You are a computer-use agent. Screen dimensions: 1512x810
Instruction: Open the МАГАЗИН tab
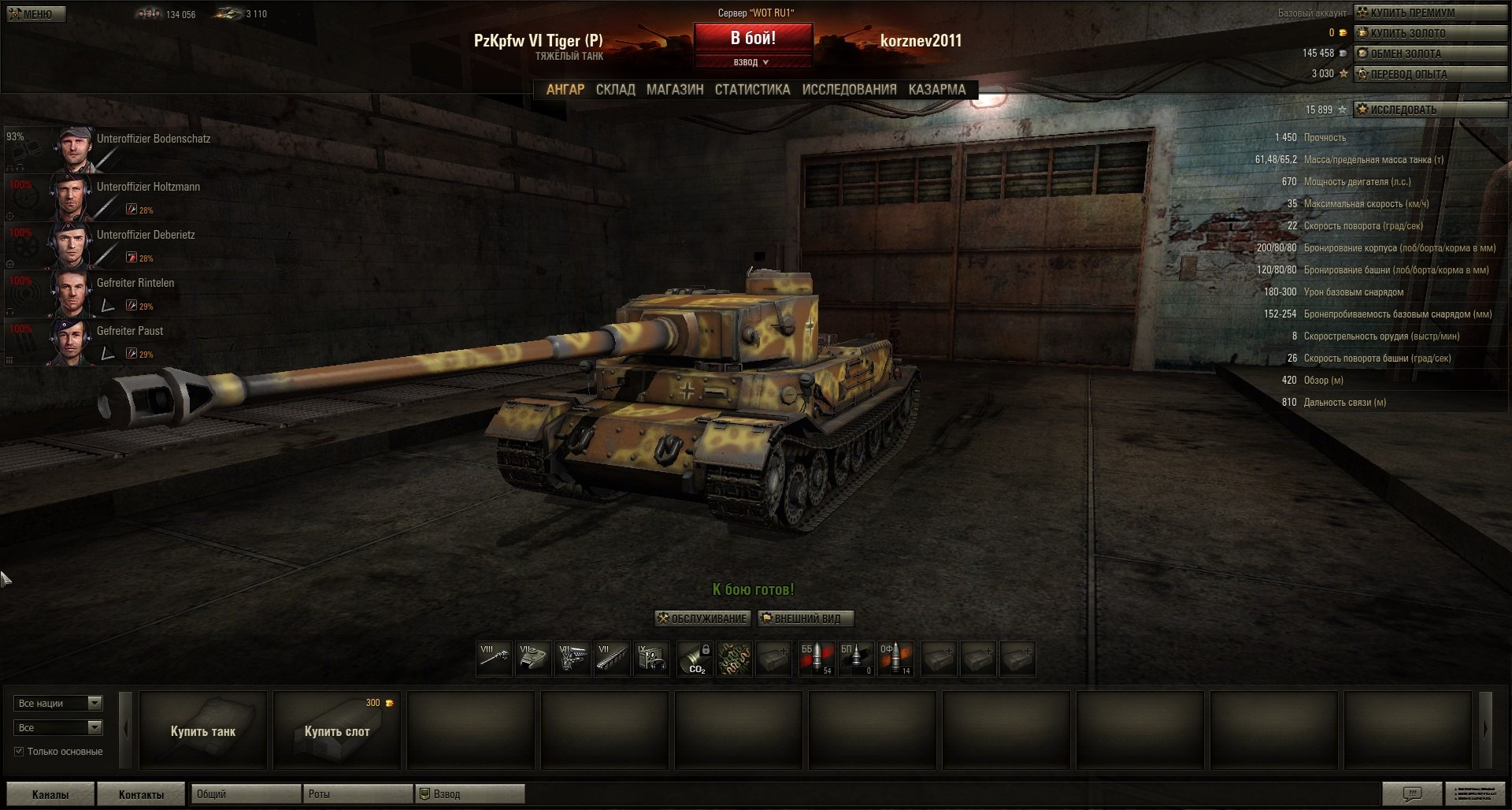coord(675,90)
